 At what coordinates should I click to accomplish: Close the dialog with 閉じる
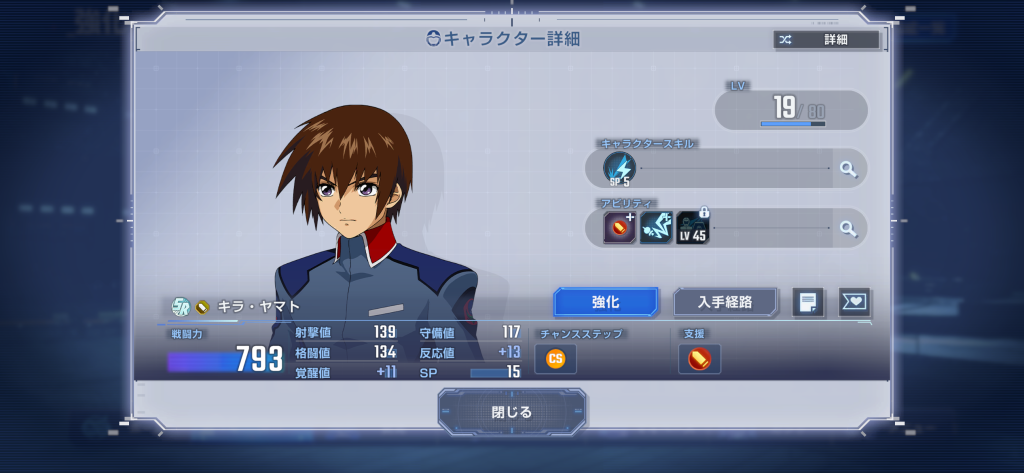click(x=512, y=411)
